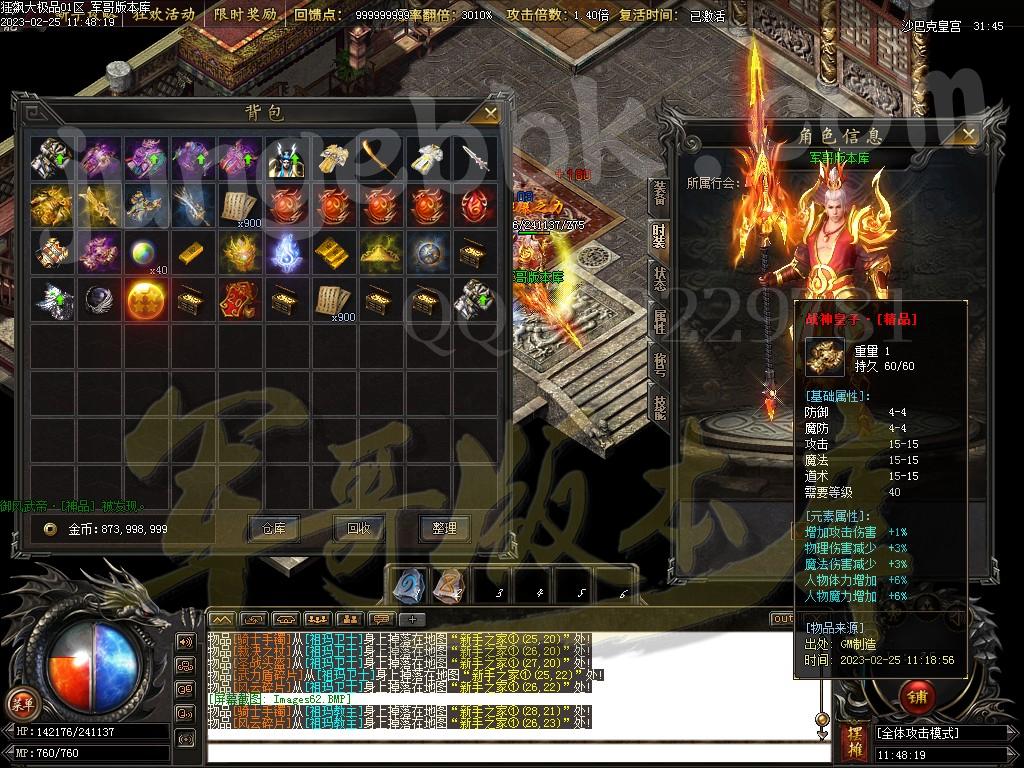Select the blue flame item in the bag
Viewport: 1024px width, 768px height.
point(285,252)
